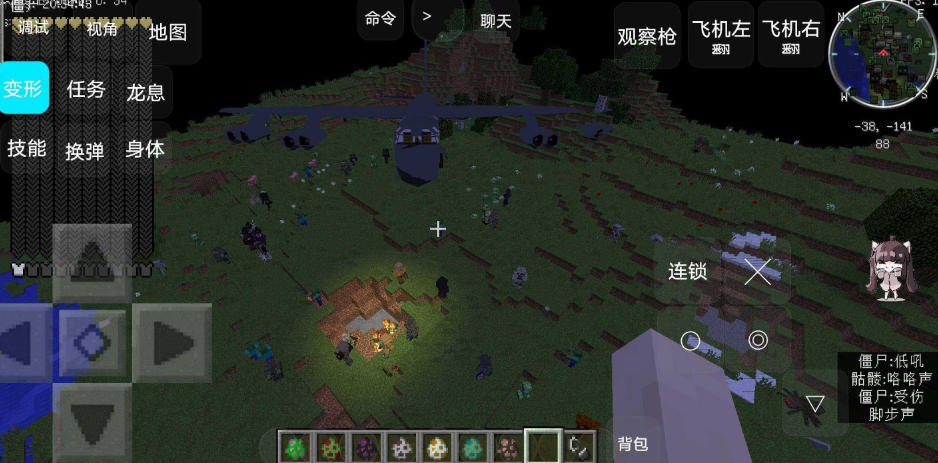Screen dimensions: 938x463
Task: Tap the forward movement arrow pad
Action: 92,262
